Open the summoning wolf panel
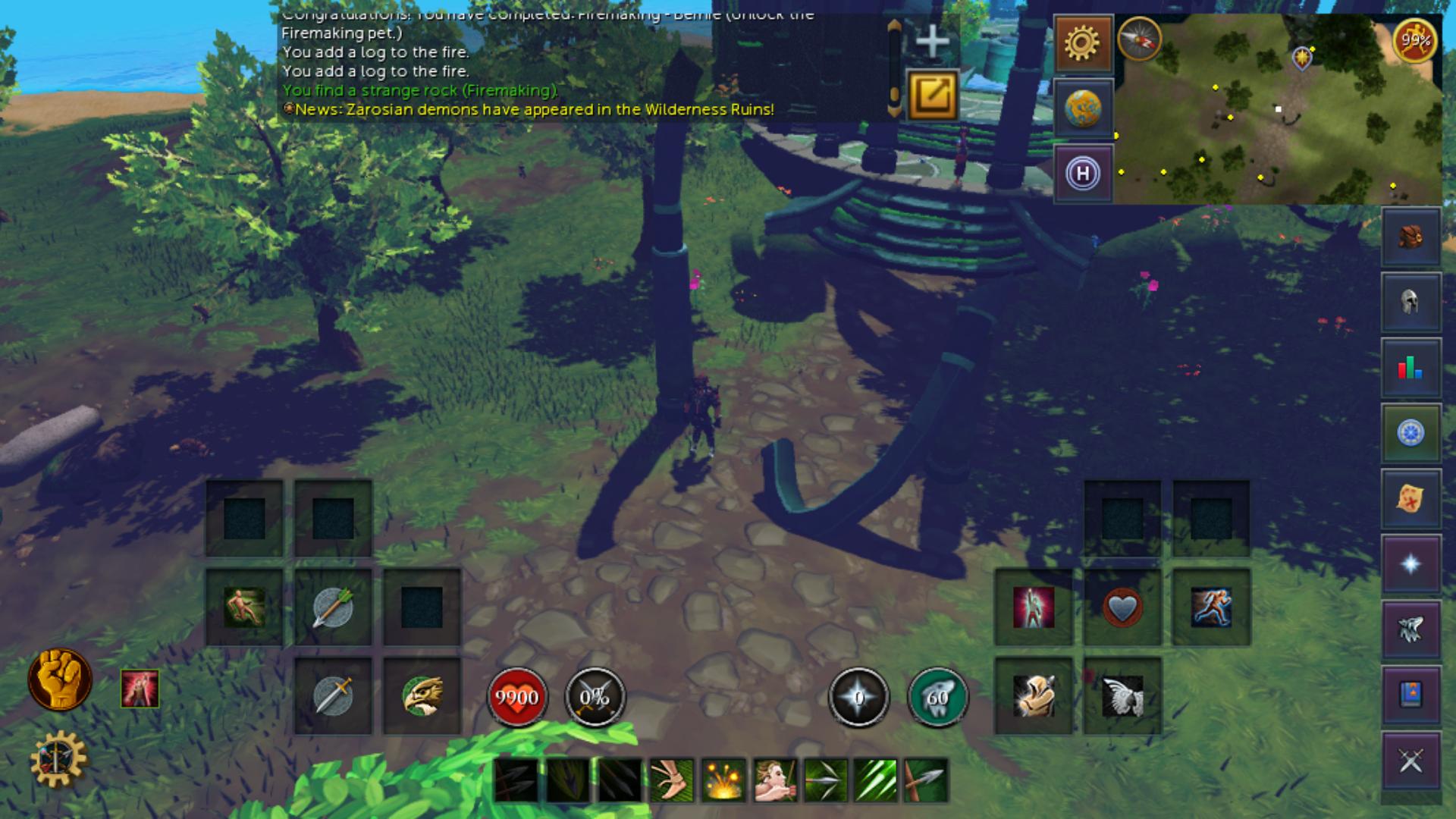Screen dimensions: 1456x819 [x=1410, y=629]
